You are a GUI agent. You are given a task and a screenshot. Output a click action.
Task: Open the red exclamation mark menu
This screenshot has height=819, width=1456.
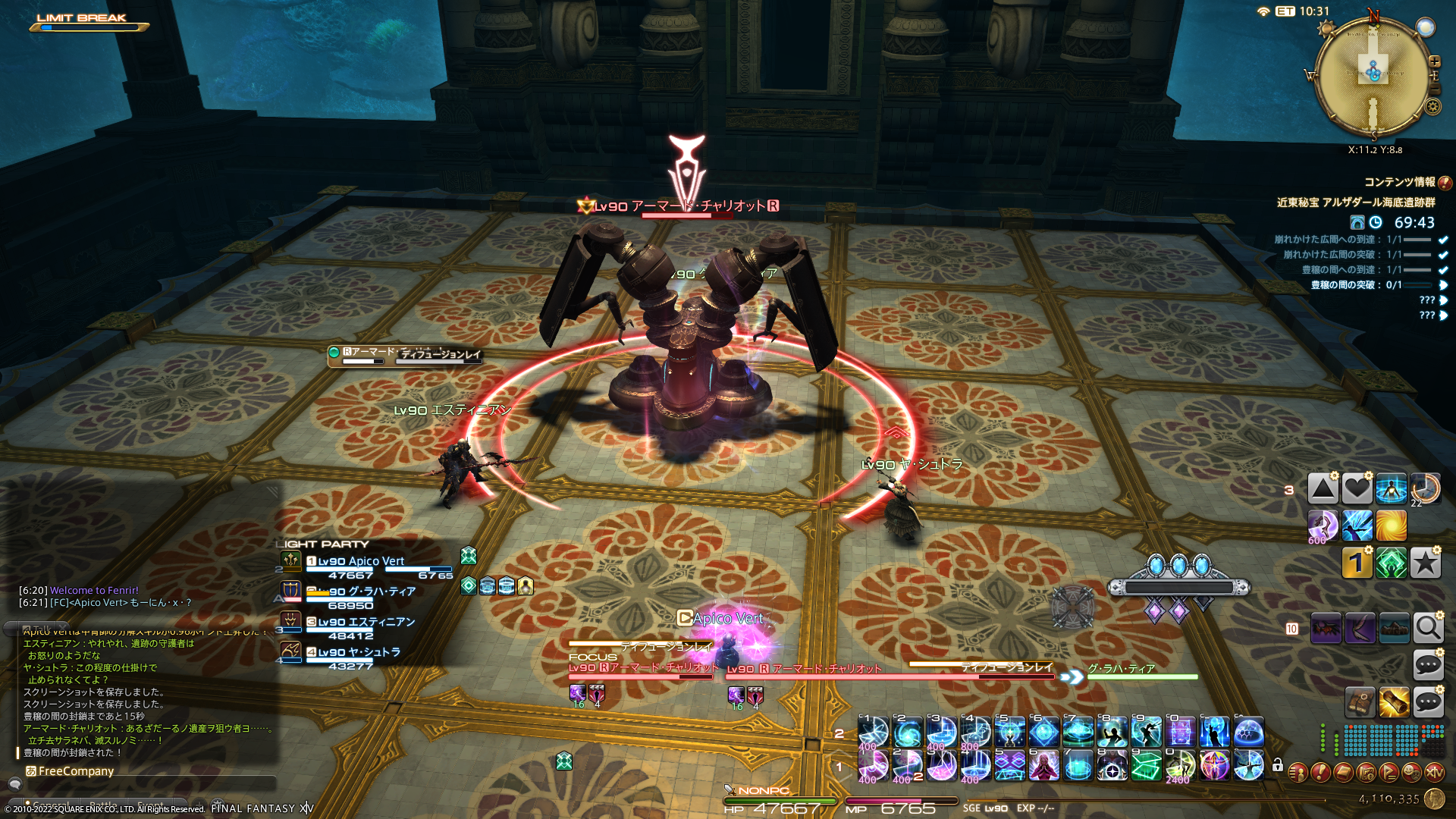coord(1320,773)
